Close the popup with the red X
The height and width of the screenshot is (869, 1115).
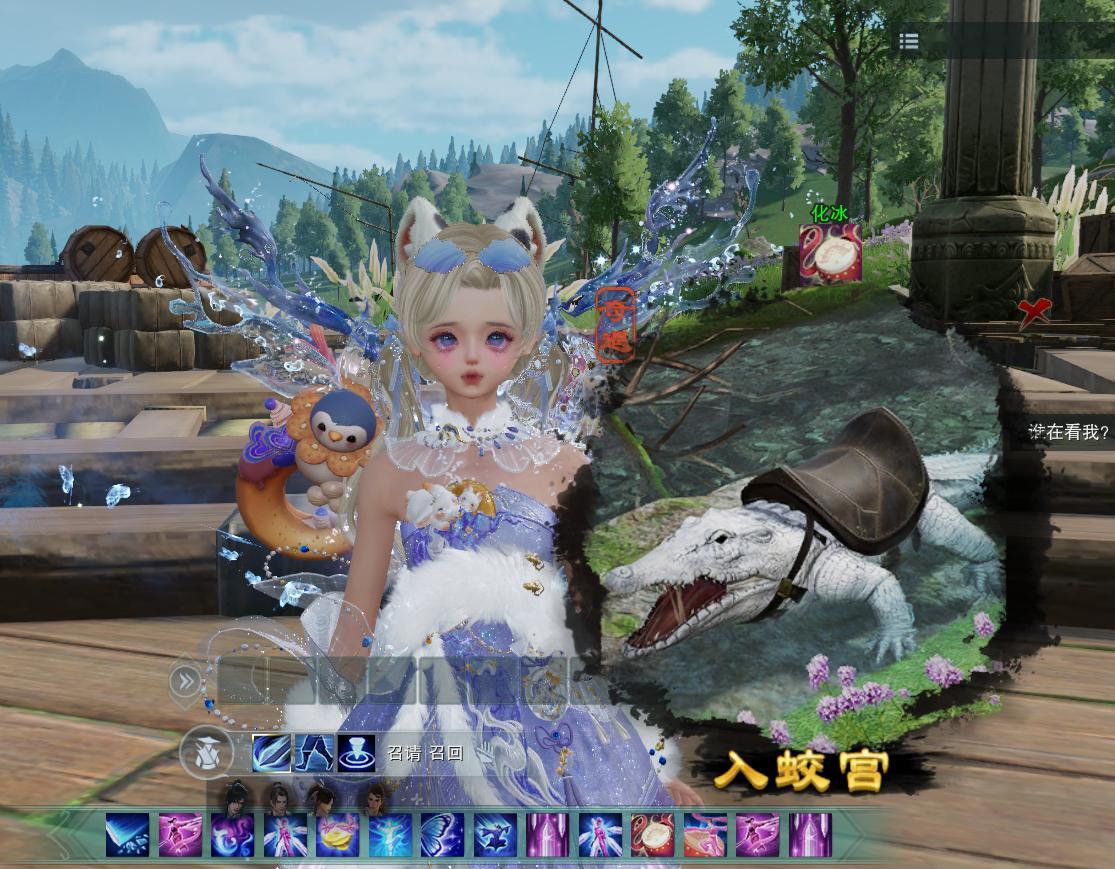click(x=1033, y=312)
